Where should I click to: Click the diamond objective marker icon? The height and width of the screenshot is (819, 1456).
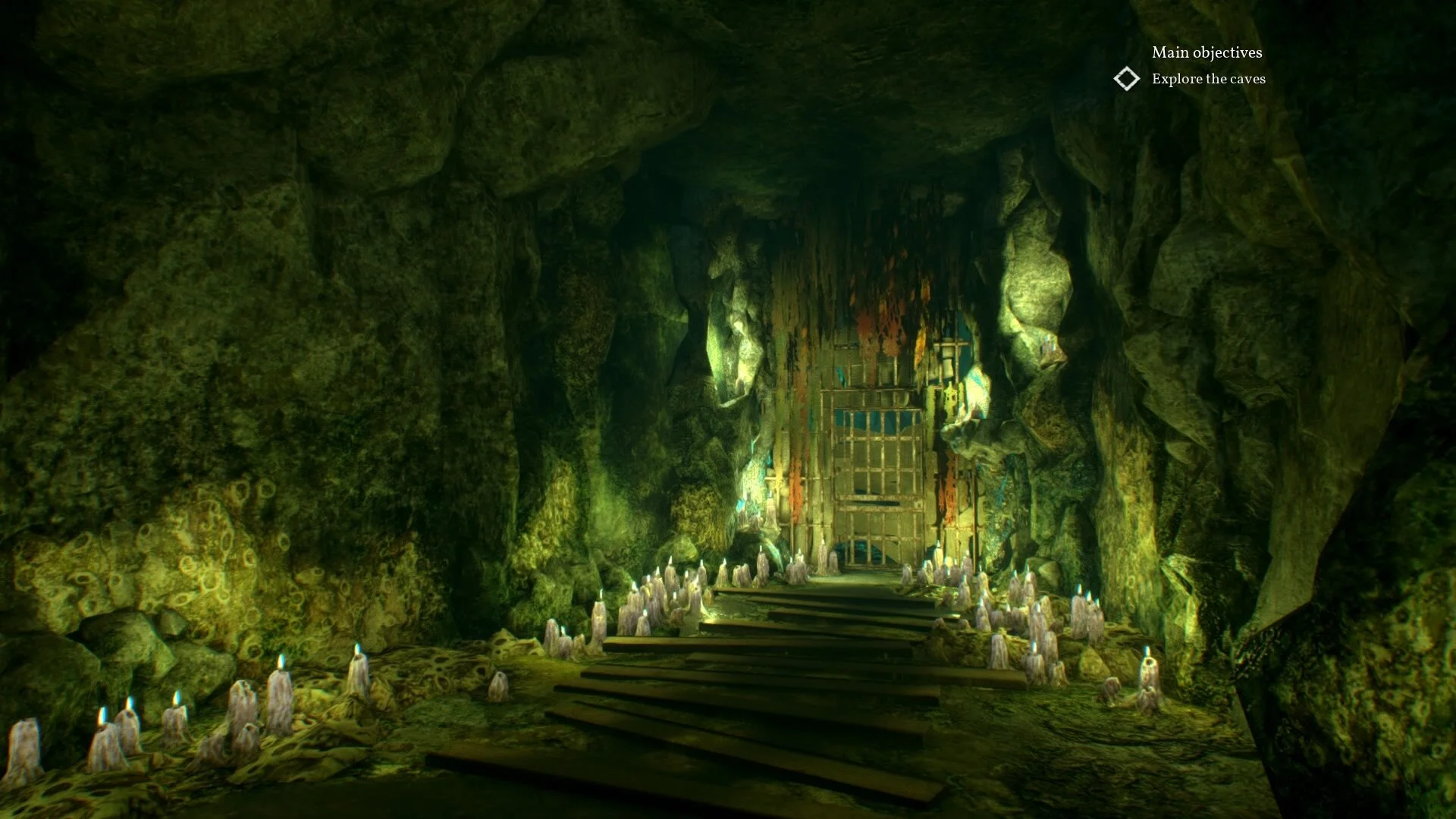click(1127, 79)
